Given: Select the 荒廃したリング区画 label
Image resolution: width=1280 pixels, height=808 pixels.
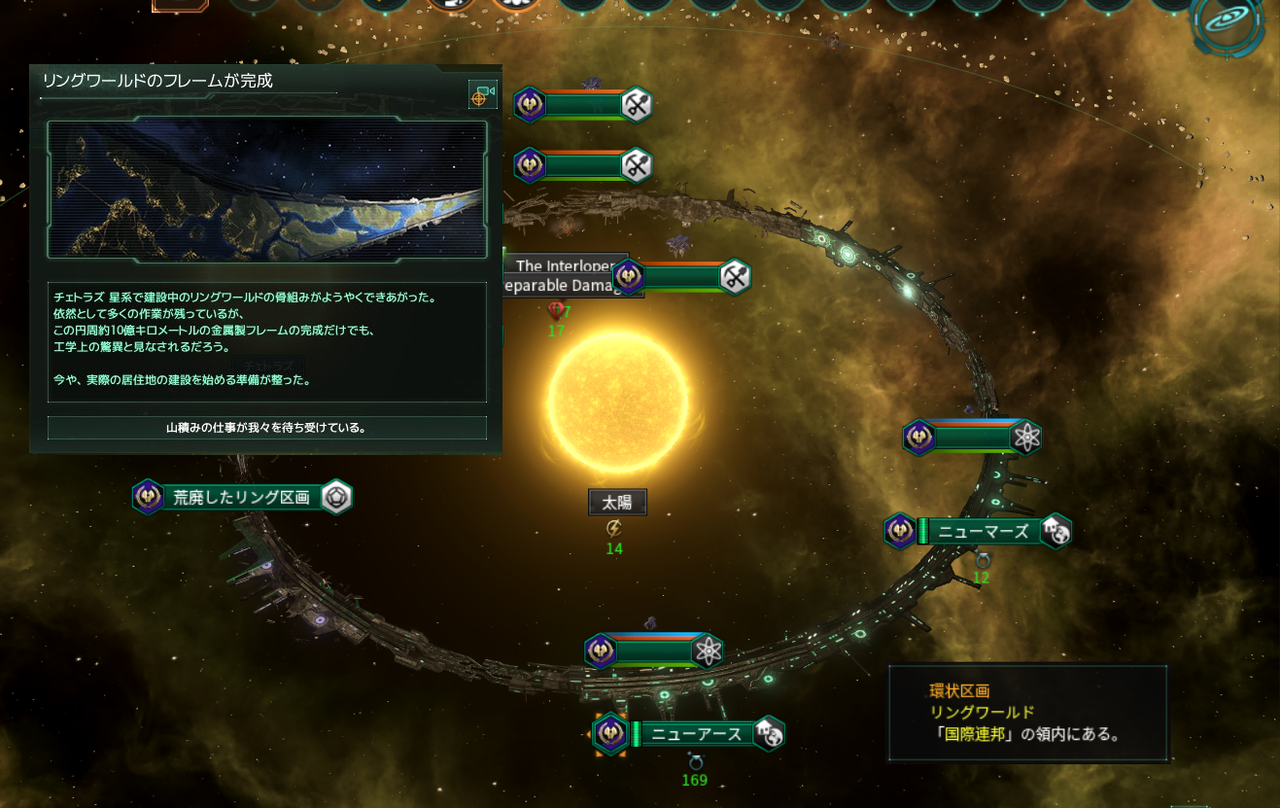Looking at the screenshot, I should tap(241, 497).
